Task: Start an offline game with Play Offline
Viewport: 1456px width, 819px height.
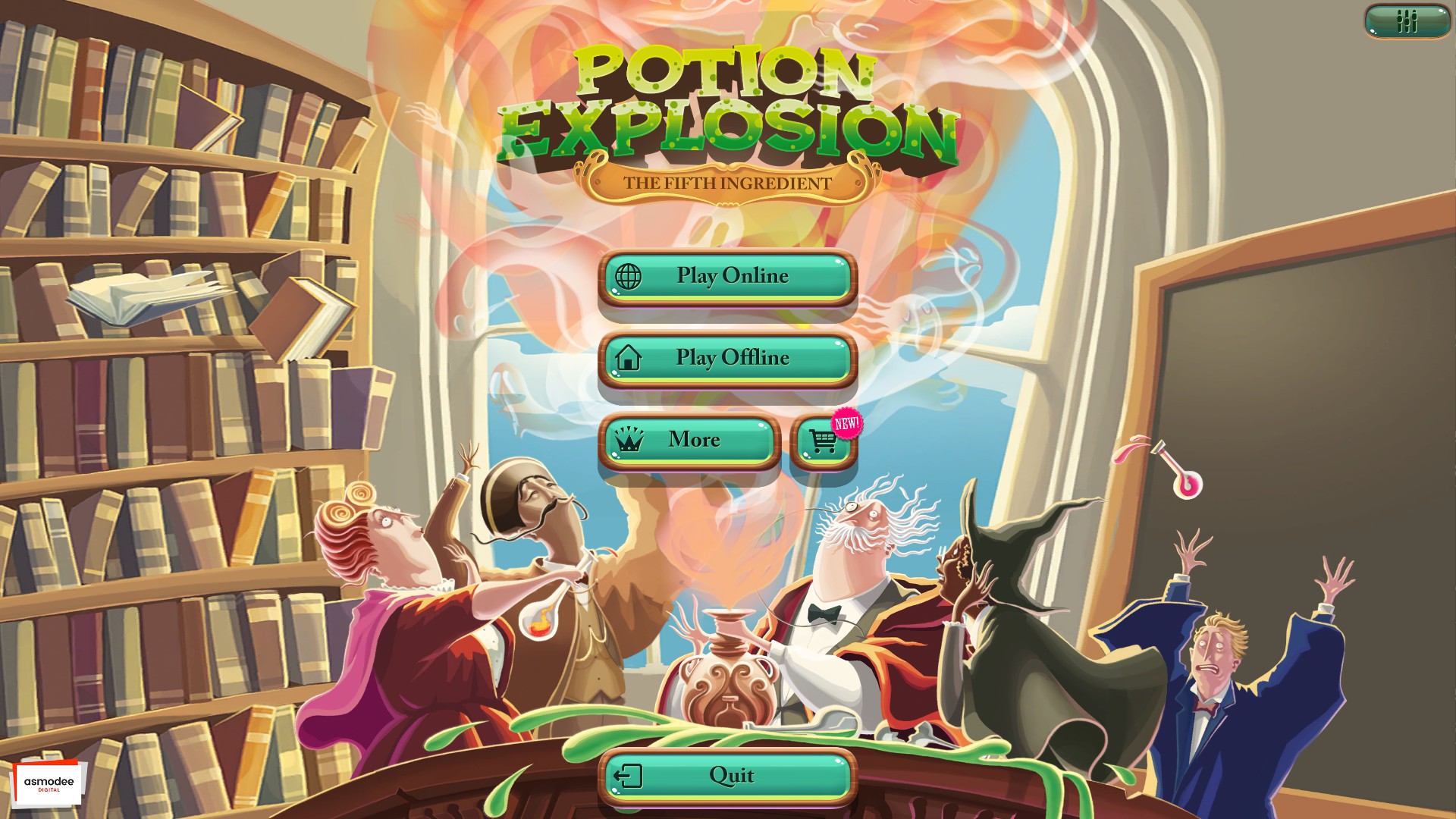Action: (x=728, y=359)
